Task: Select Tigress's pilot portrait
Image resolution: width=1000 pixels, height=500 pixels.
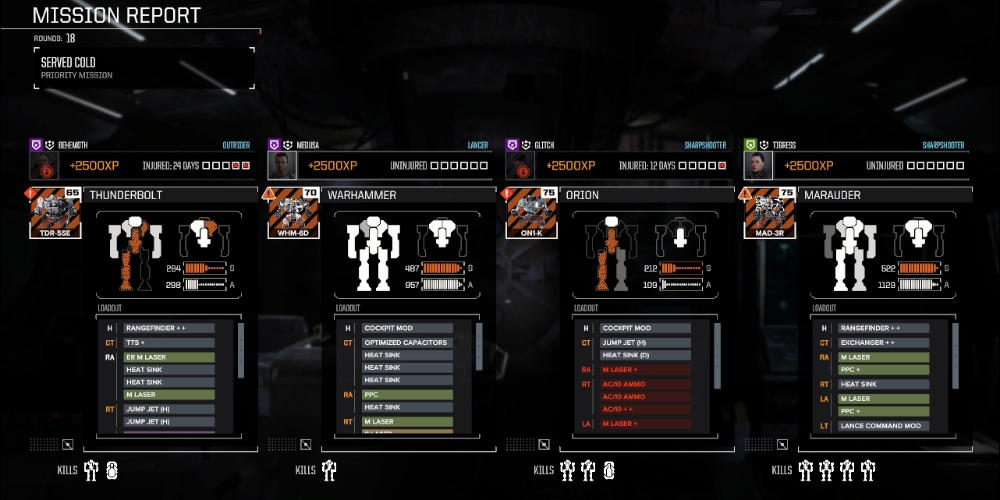Action: pos(758,165)
